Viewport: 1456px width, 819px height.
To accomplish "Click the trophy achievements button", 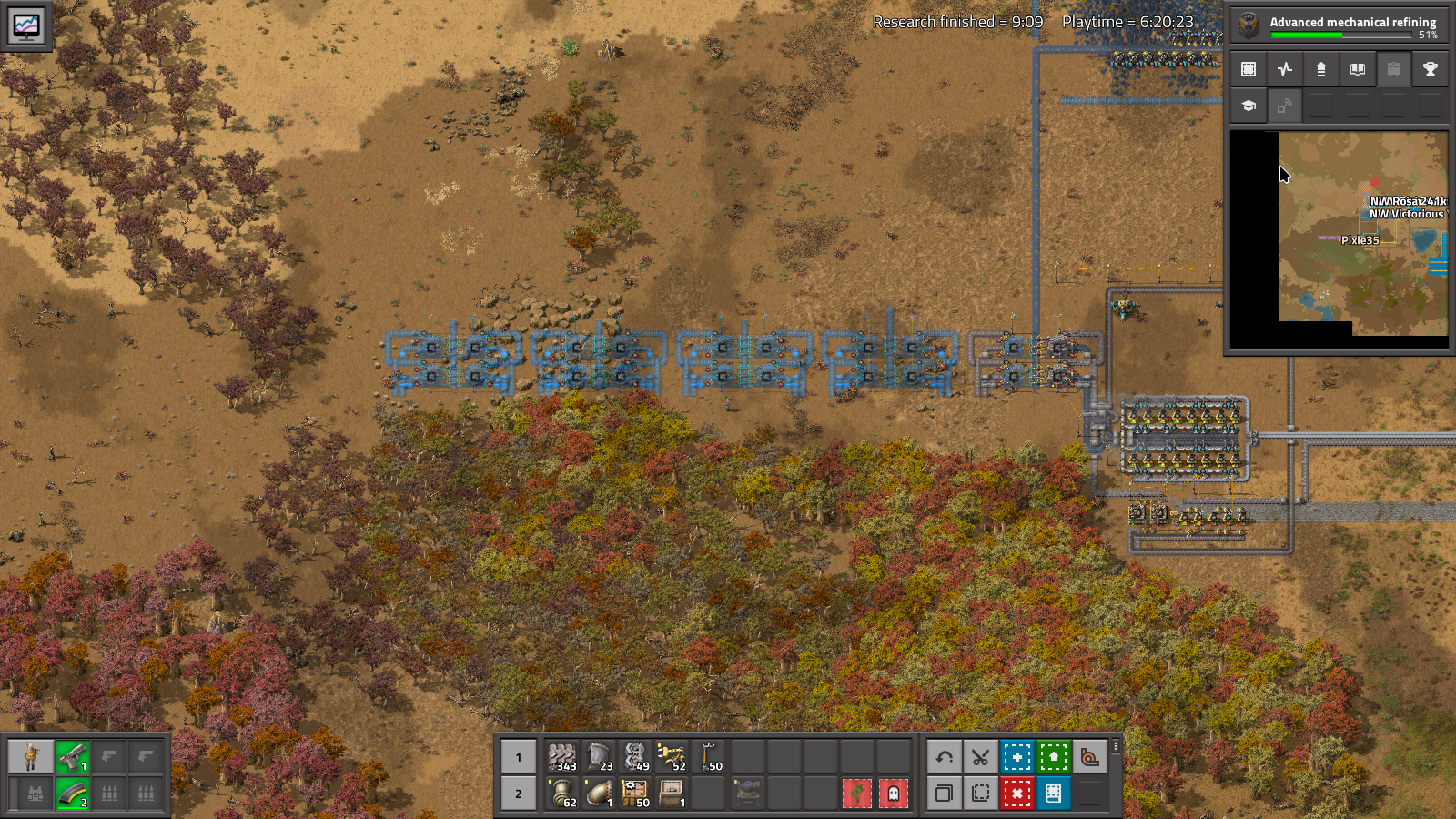I will click(x=1430, y=69).
